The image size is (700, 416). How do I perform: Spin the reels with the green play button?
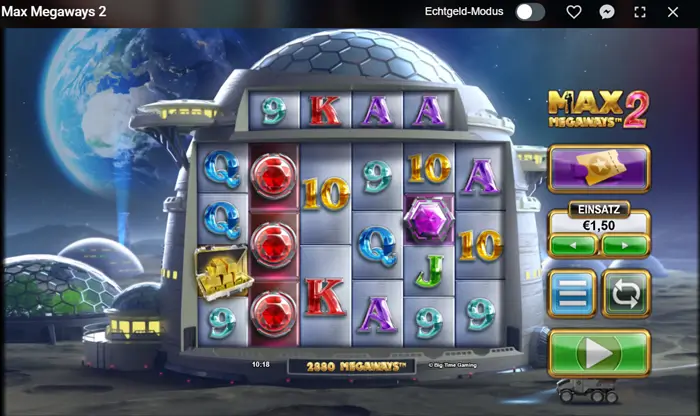[599, 353]
